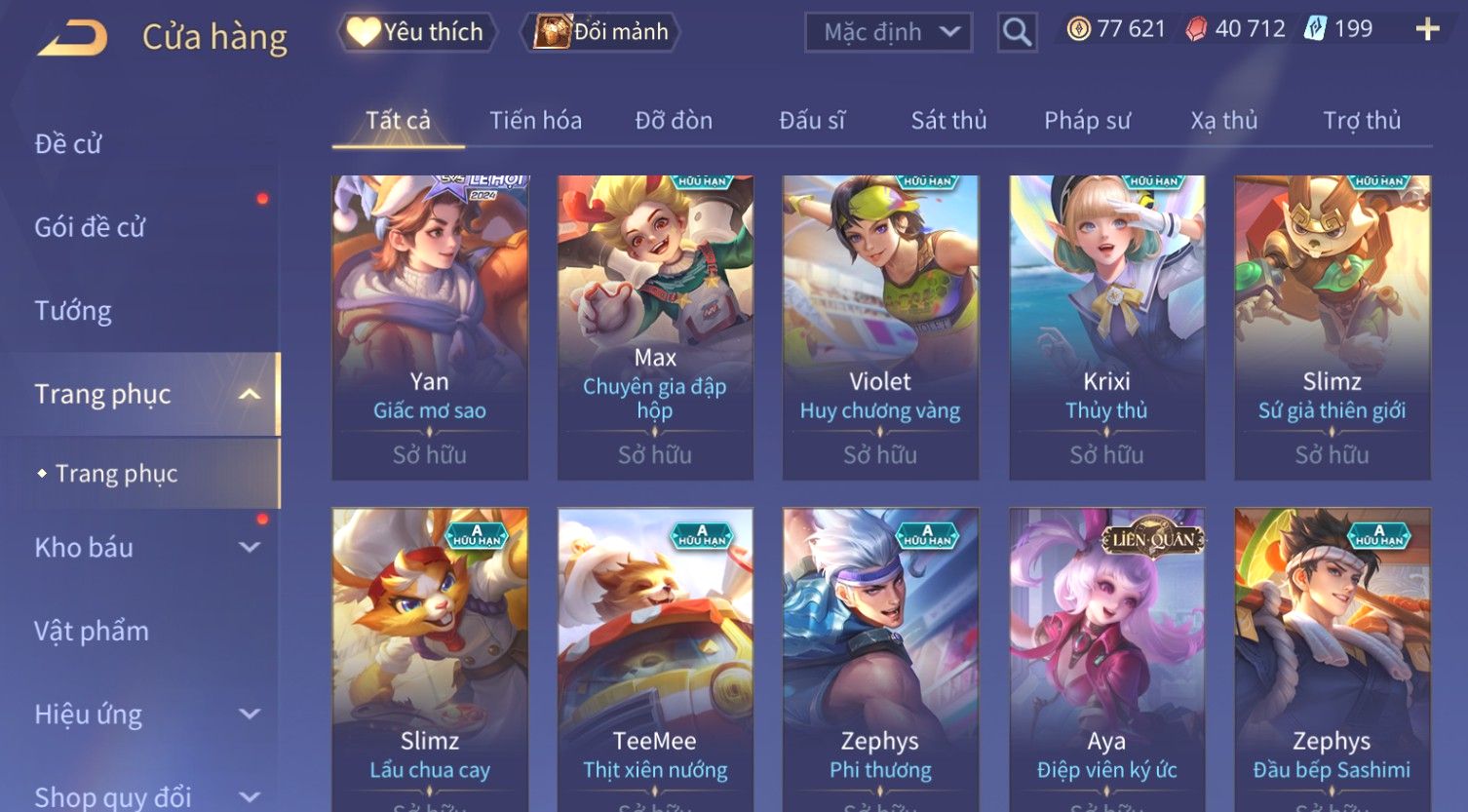Filter skins by Pháp sư
Image resolution: width=1468 pixels, height=812 pixels.
[x=1087, y=121]
